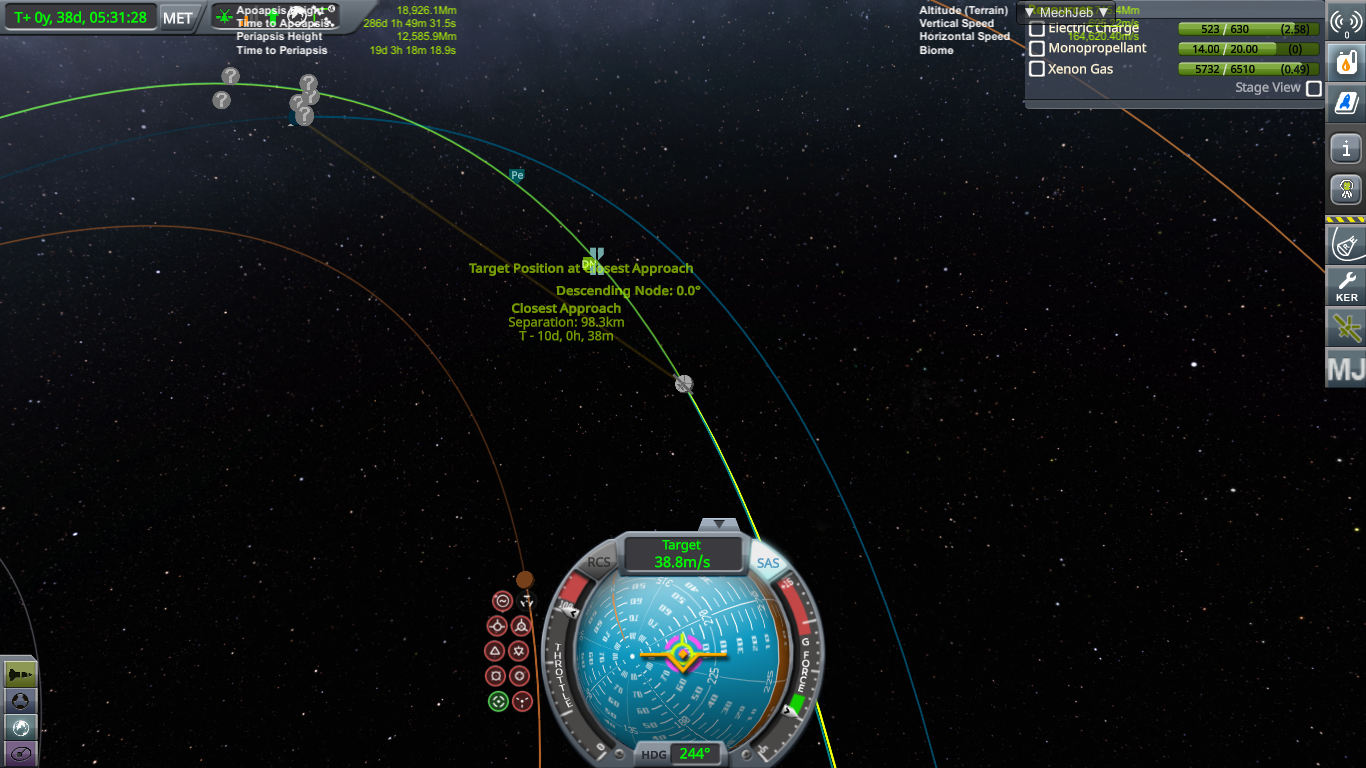
Task: Open the MechJeb dropdown menu
Action: (x=1067, y=12)
